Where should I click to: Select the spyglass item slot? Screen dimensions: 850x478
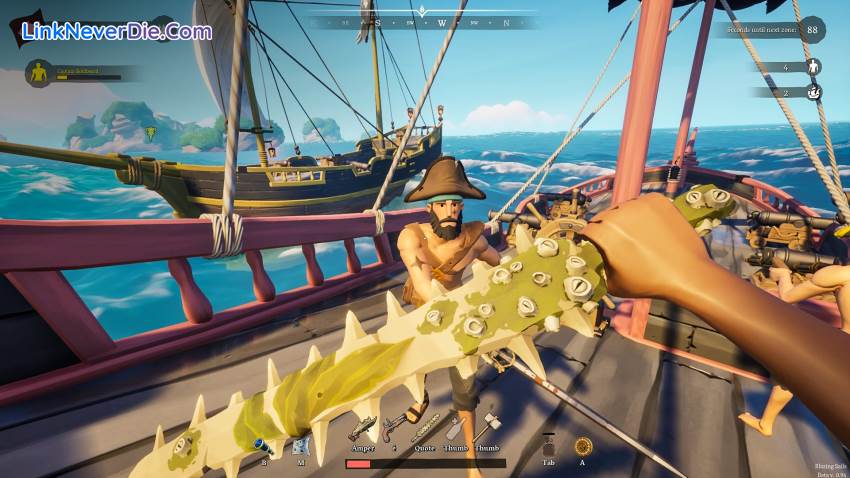pos(263,445)
